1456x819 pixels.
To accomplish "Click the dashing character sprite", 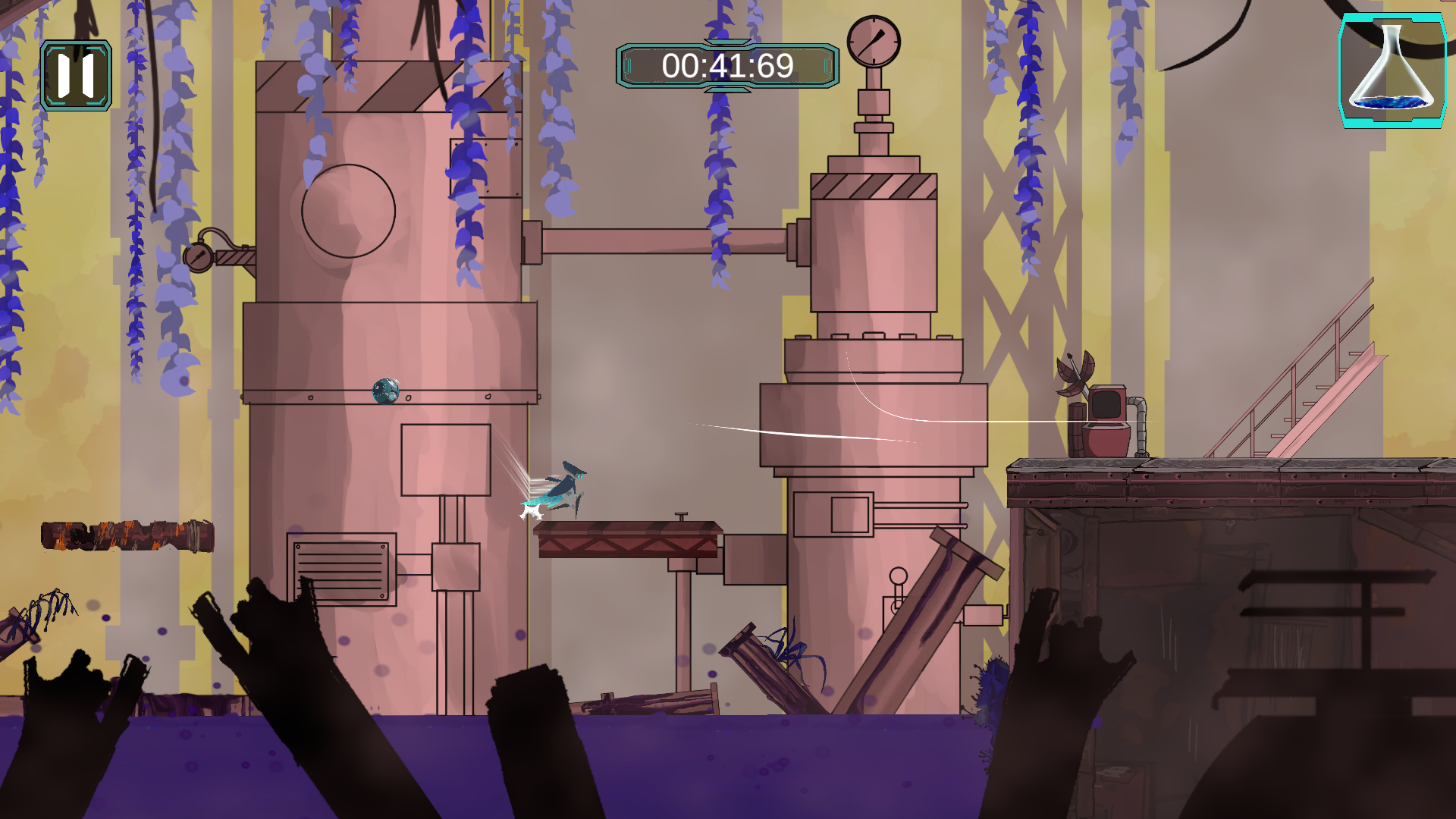I will [565, 485].
